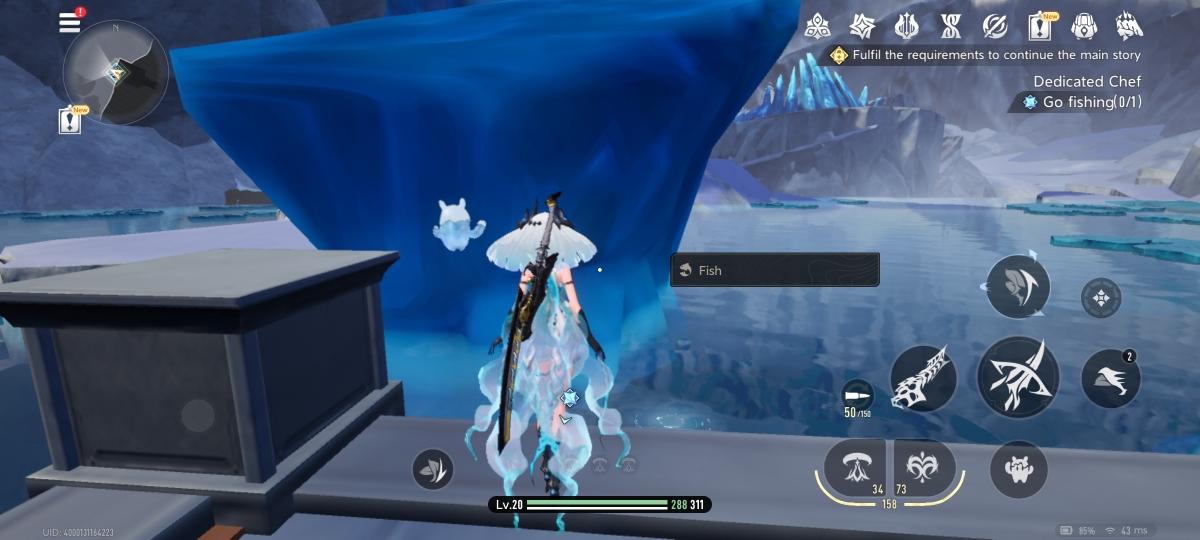
Task: Open the quest icon marked New in the top bar
Action: [1039, 25]
